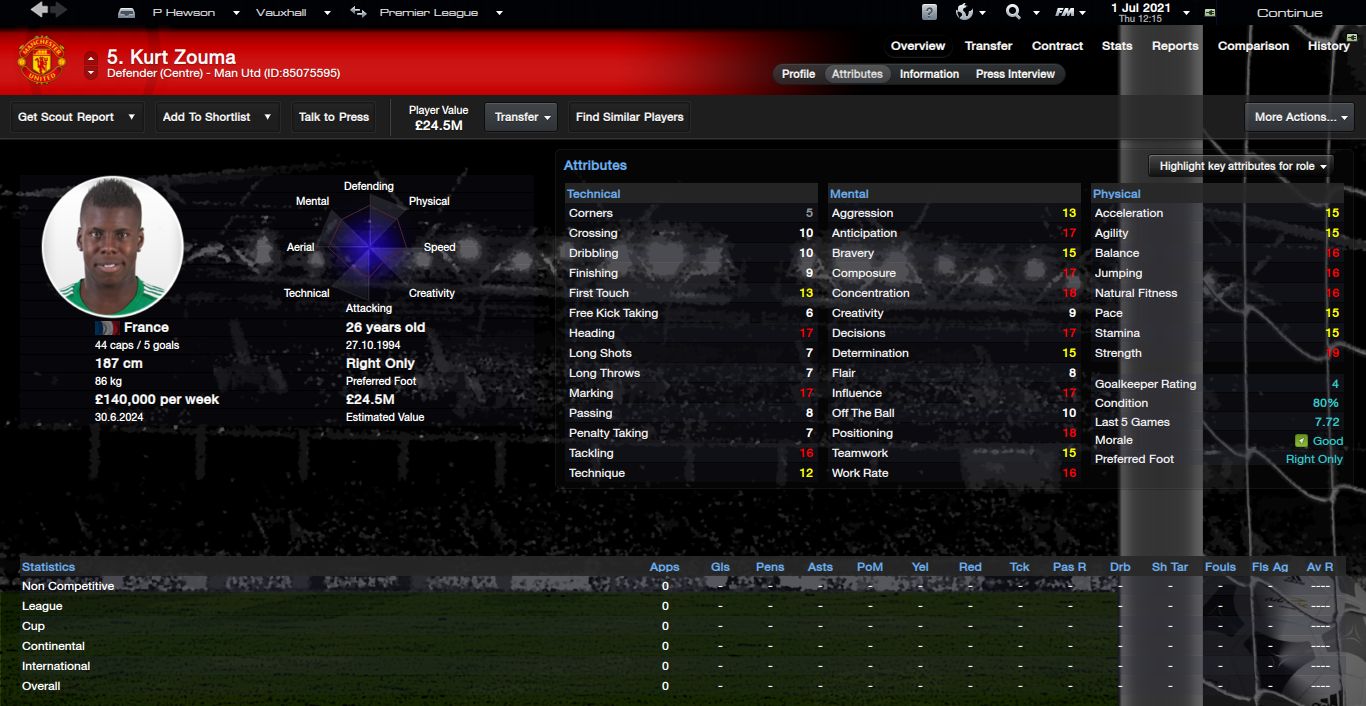The image size is (1366, 706).
Task: Open the Reports section
Action: (1175, 46)
